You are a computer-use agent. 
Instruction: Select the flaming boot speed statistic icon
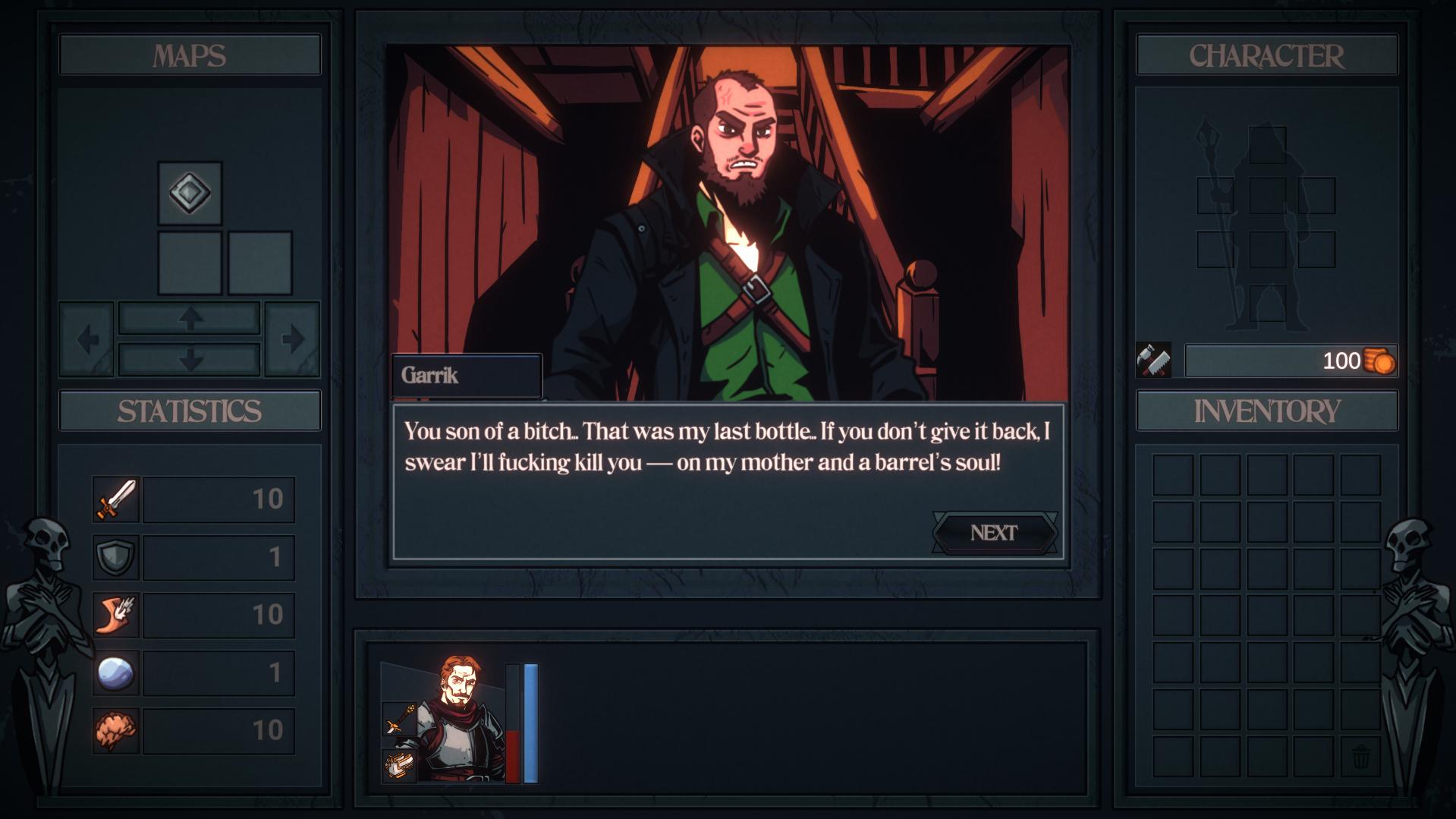point(115,615)
